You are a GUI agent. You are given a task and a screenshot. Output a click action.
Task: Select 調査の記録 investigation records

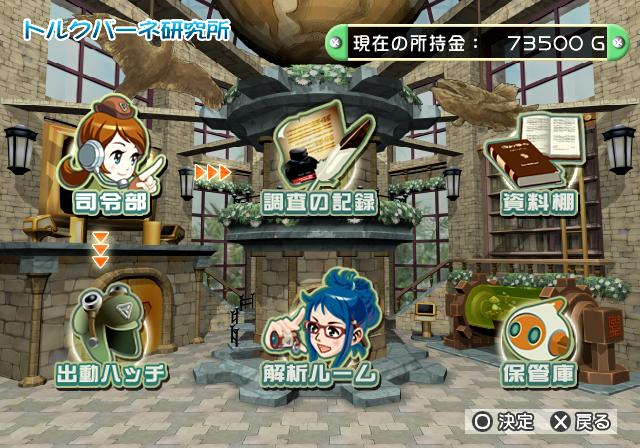319,165
